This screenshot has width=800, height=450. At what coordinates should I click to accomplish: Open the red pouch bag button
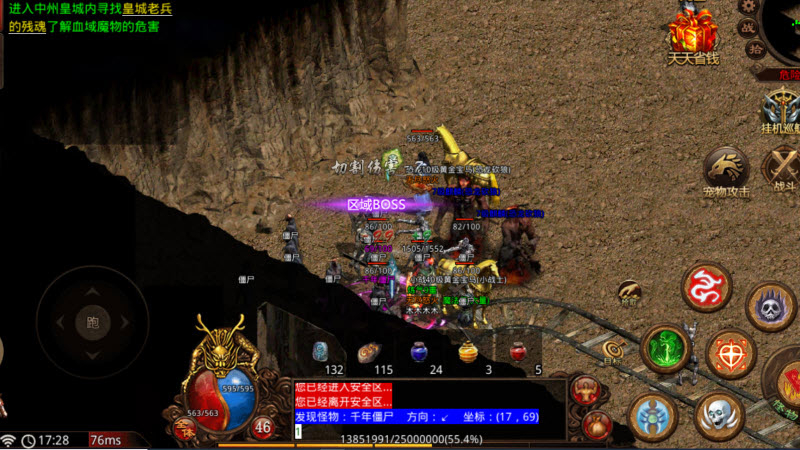click(x=597, y=423)
